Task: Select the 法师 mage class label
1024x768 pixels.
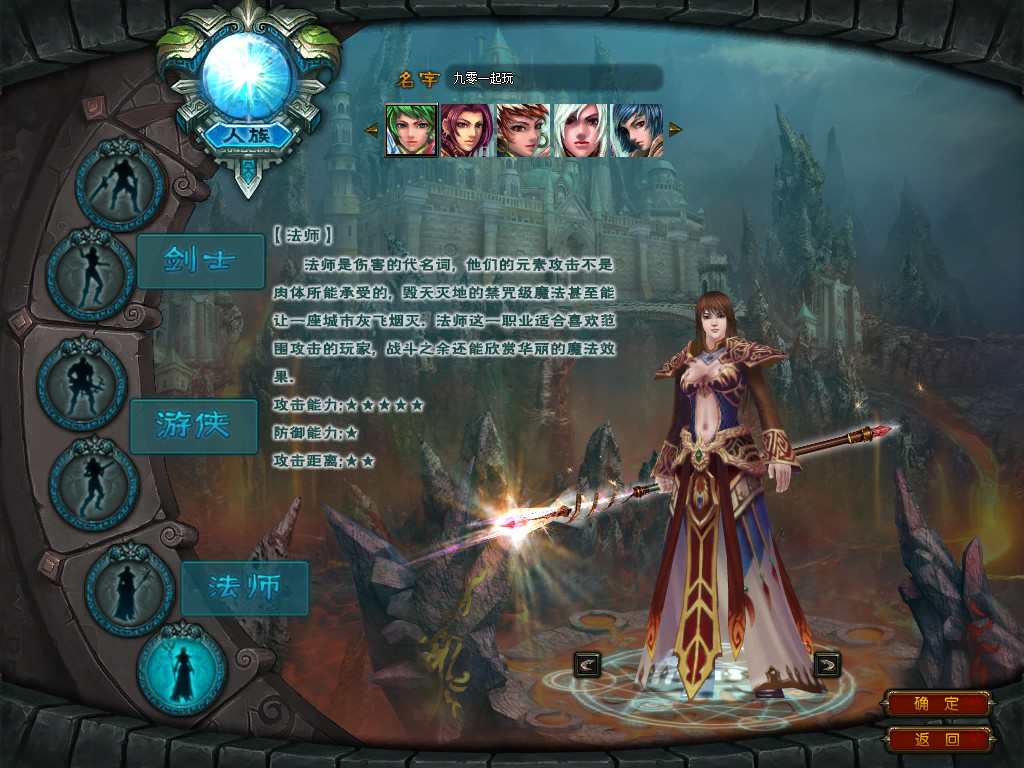Action: [244, 588]
